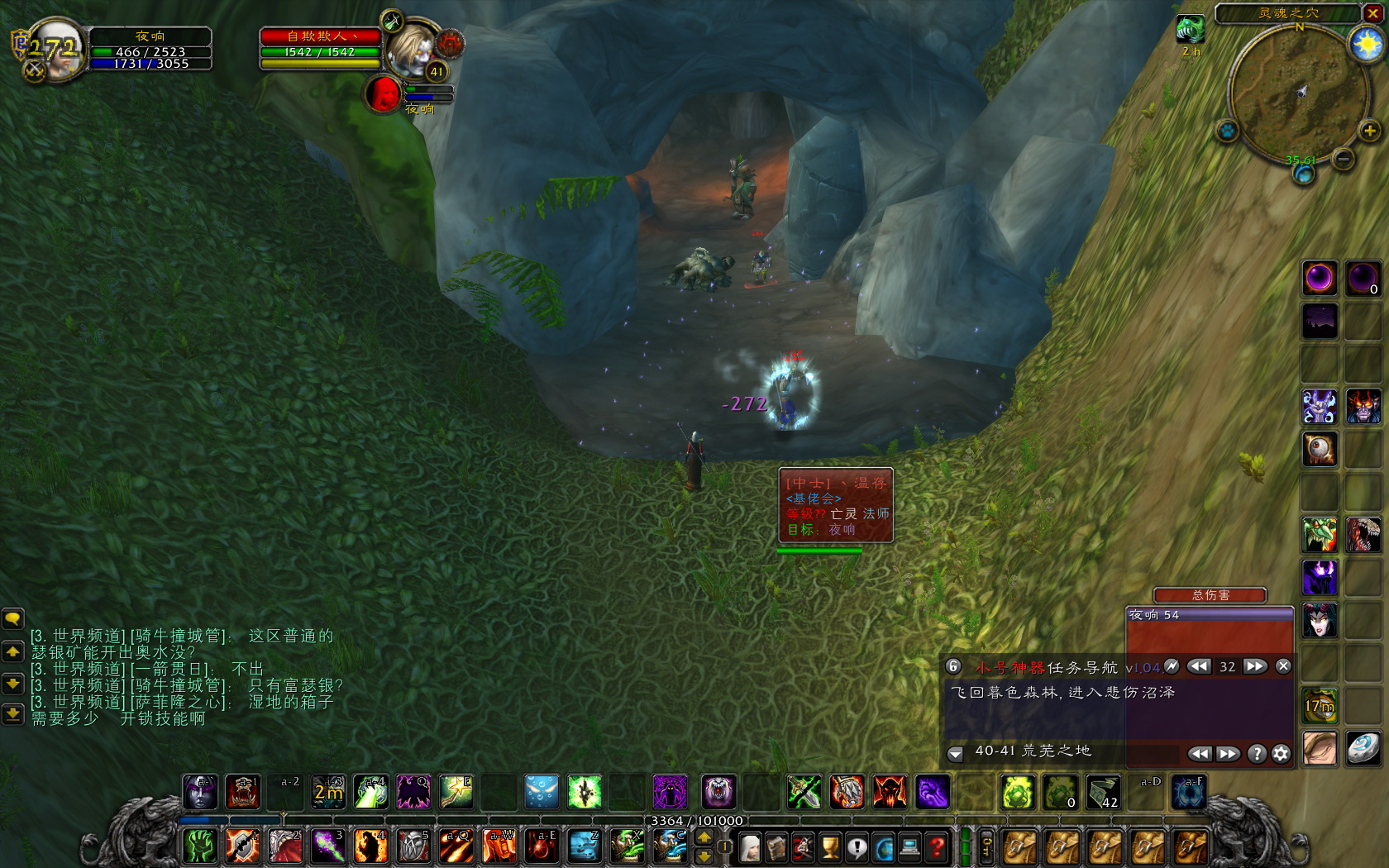Open achievements with the golden cup icon
Viewport: 1389px width, 868px height.
[829, 847]
